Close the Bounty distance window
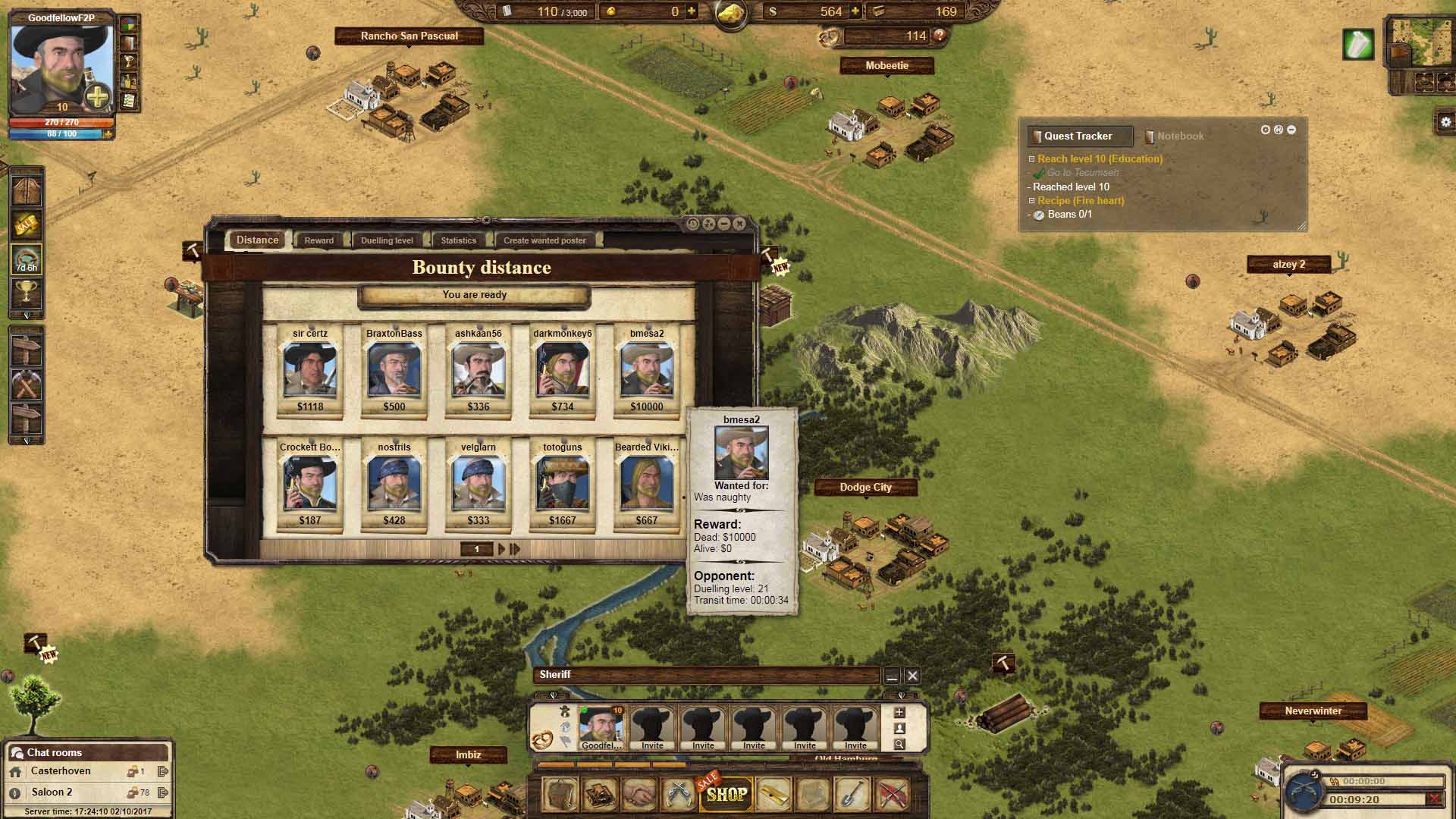 click(739, 224)
